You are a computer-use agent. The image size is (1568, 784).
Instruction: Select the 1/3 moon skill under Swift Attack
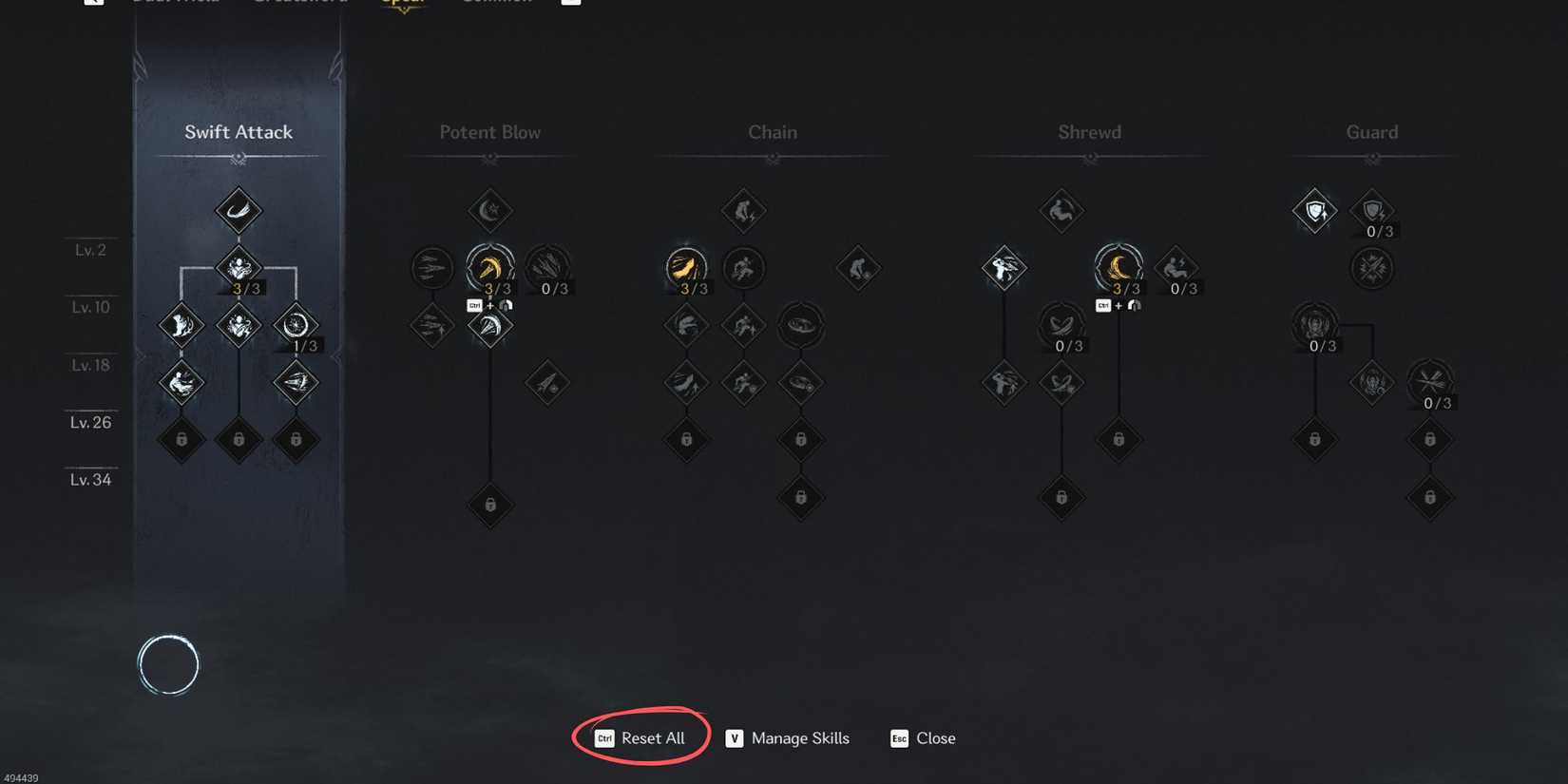click(x=296, y=325)
